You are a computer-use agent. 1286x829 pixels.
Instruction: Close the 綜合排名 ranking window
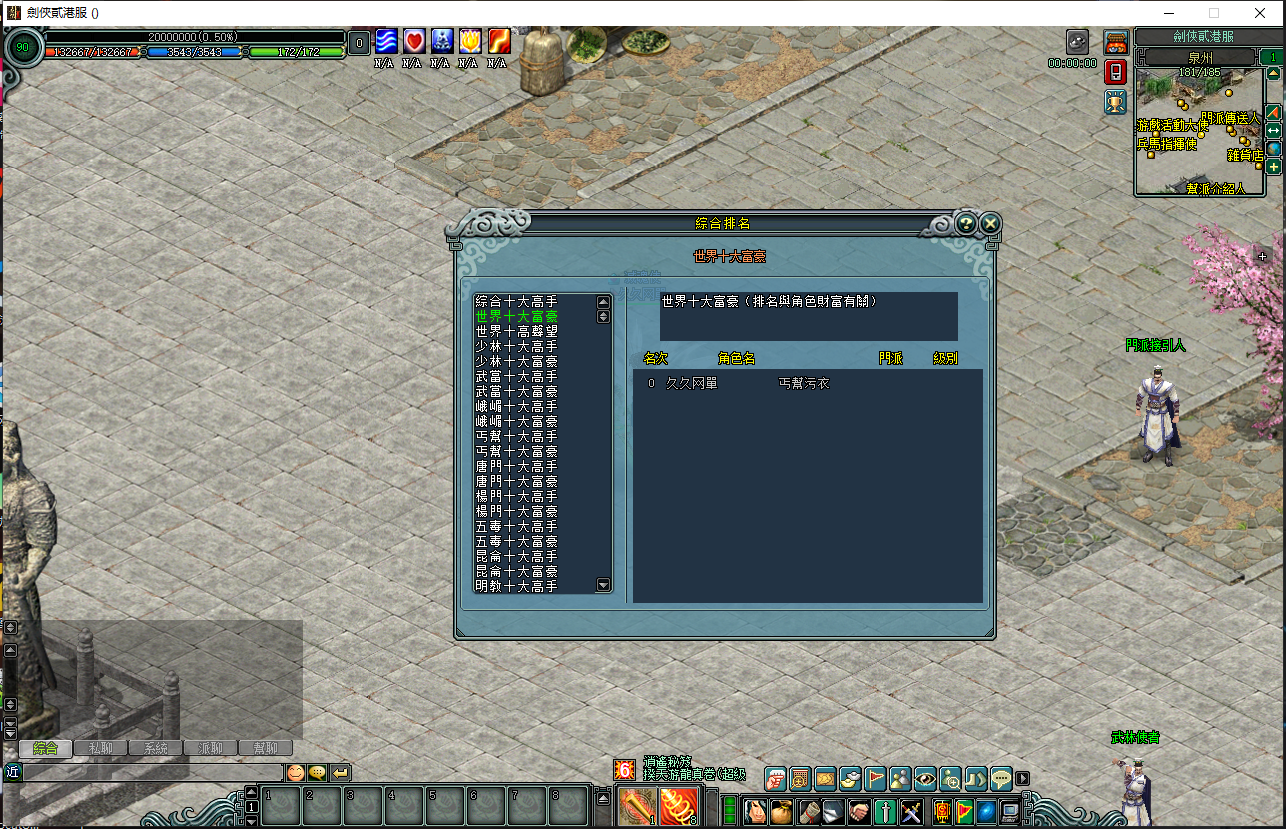(x=990, y=223)
